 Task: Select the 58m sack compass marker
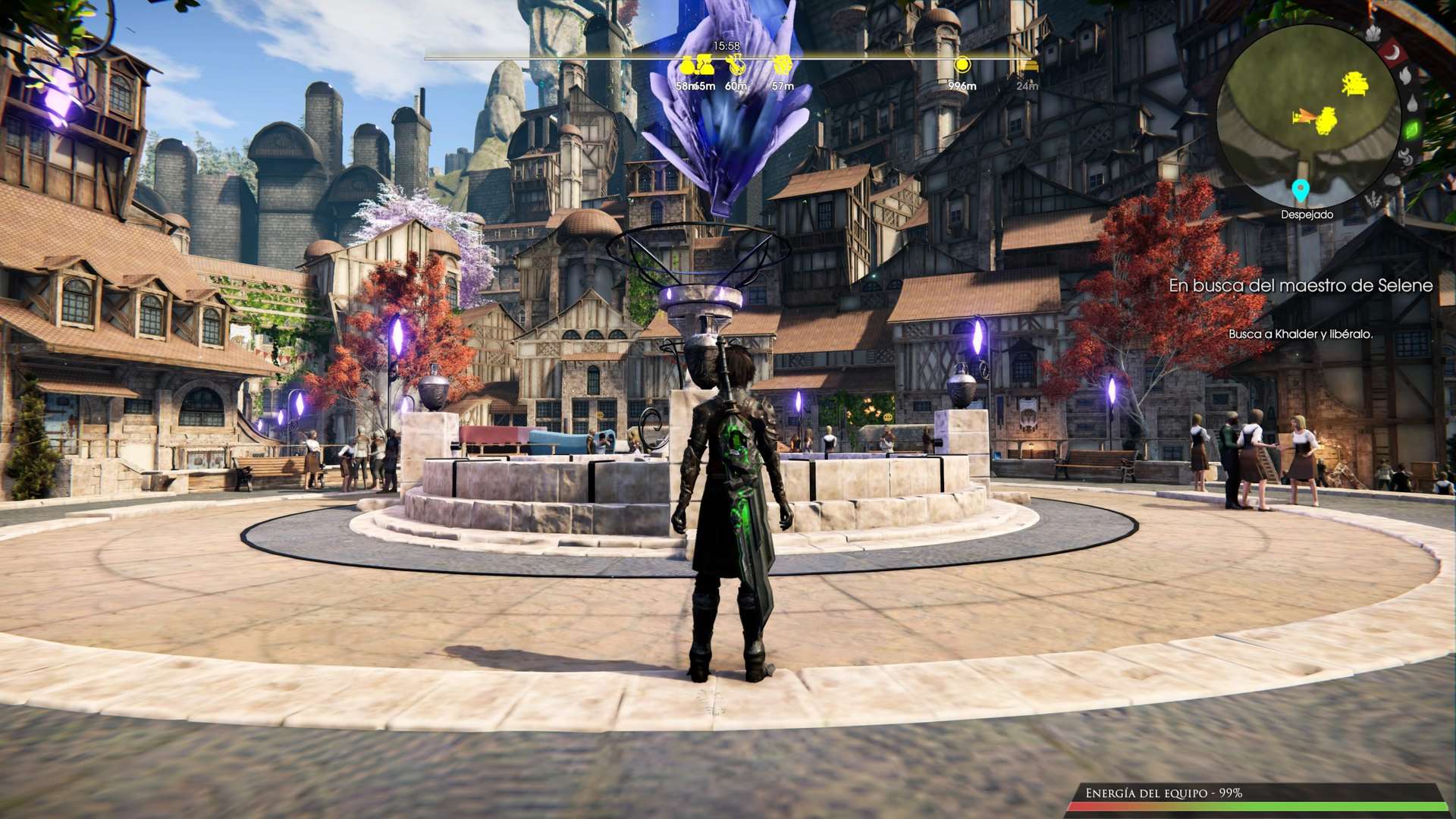(x=688, y=66)
